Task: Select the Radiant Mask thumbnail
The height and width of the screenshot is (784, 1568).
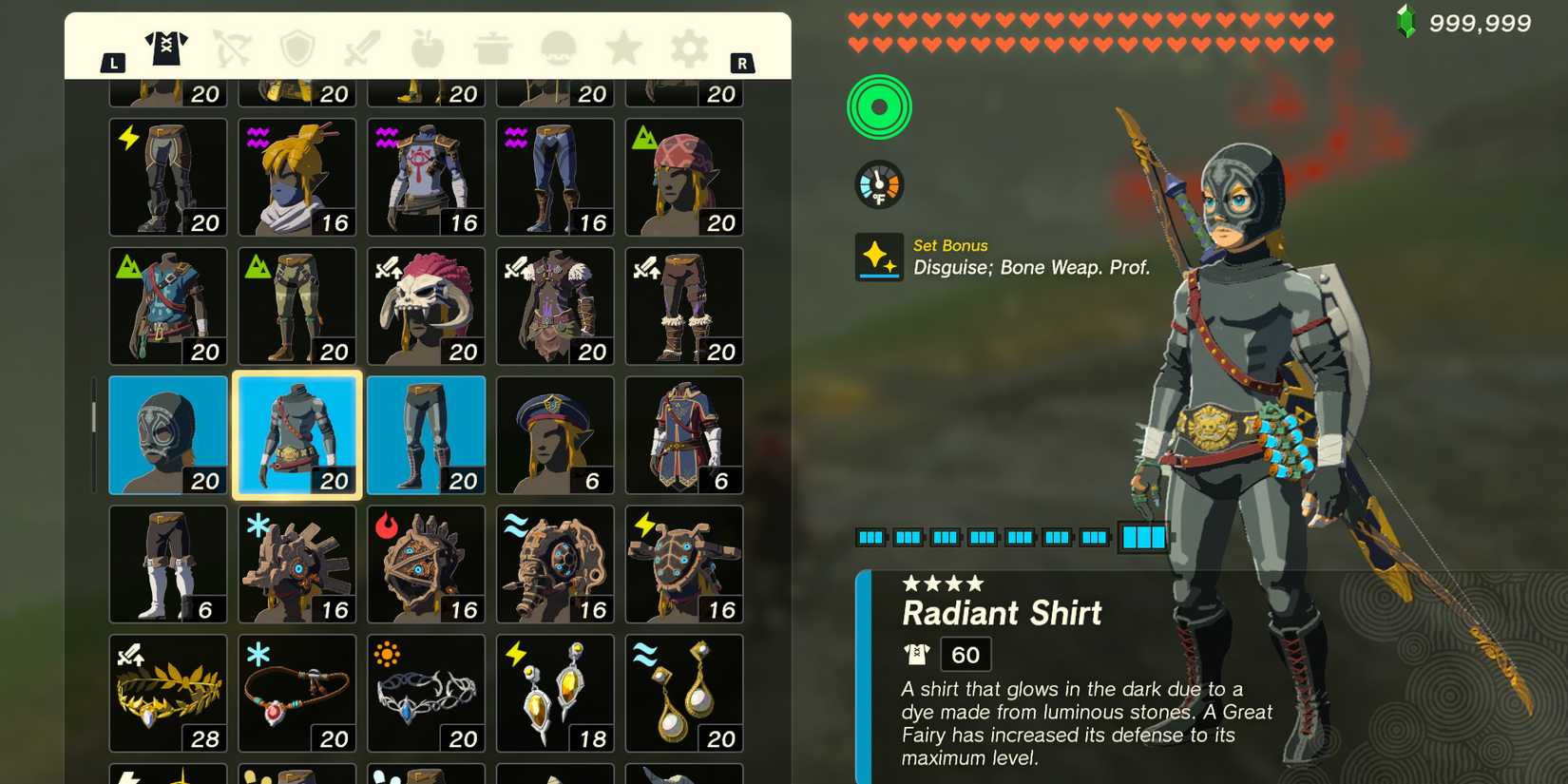Action: [x=167, y=434]
